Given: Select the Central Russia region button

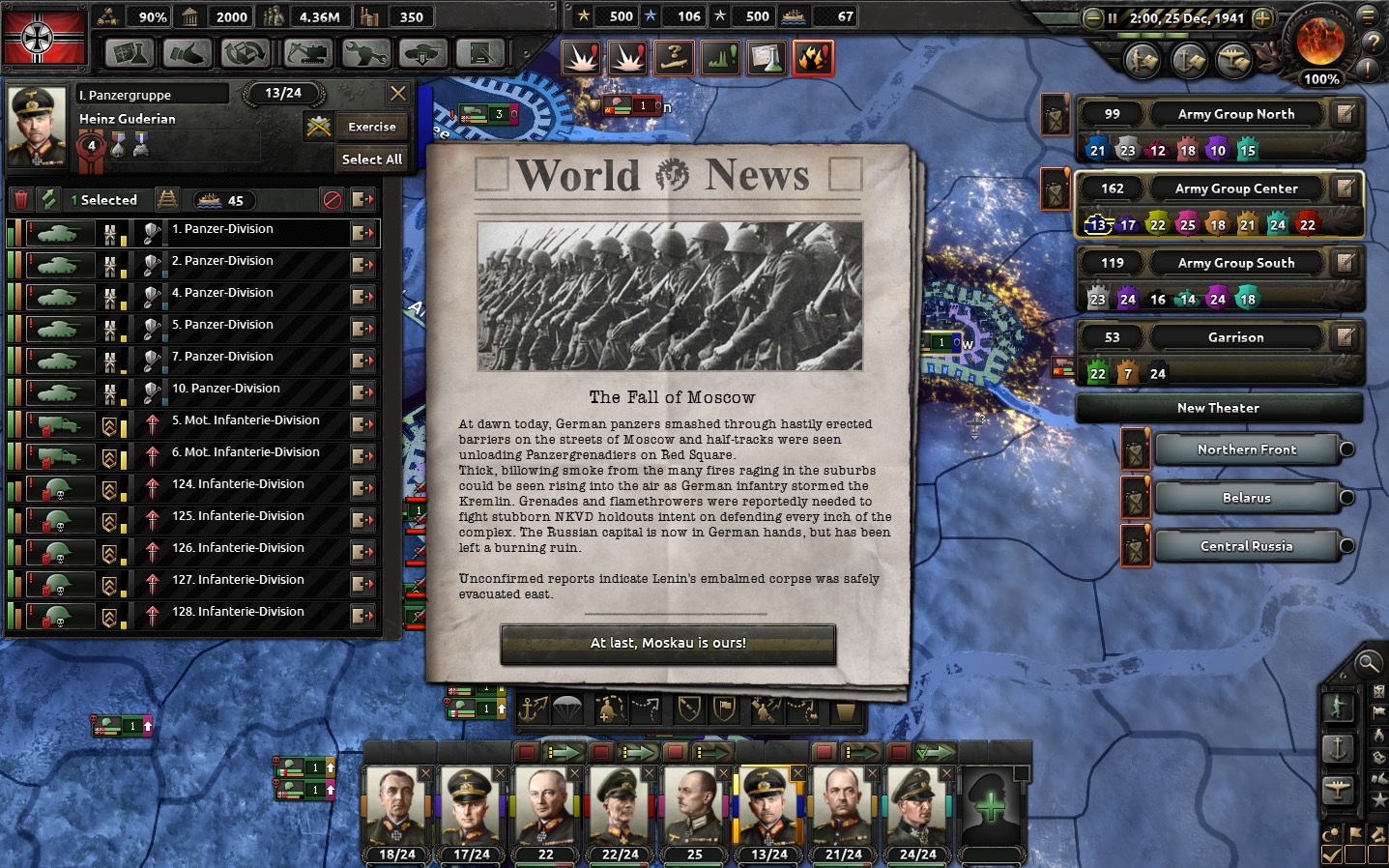Looking at the screenshot, I should [x=1246, y=546].
